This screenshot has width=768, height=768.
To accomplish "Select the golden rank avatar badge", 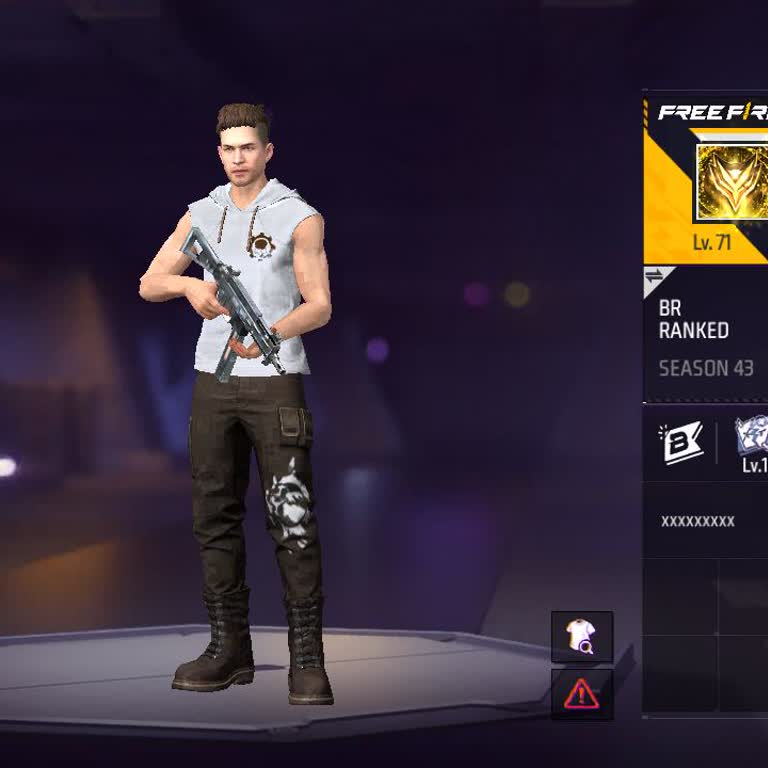I will [x=732, y=181].
